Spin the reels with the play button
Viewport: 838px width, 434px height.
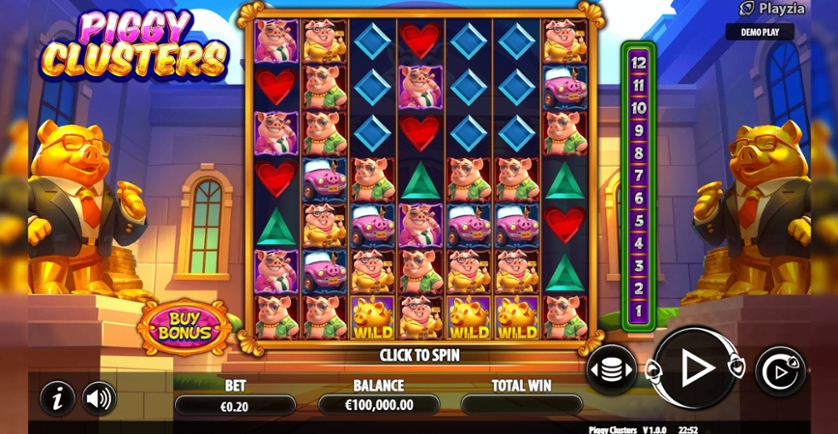click(x=696, y=369)
